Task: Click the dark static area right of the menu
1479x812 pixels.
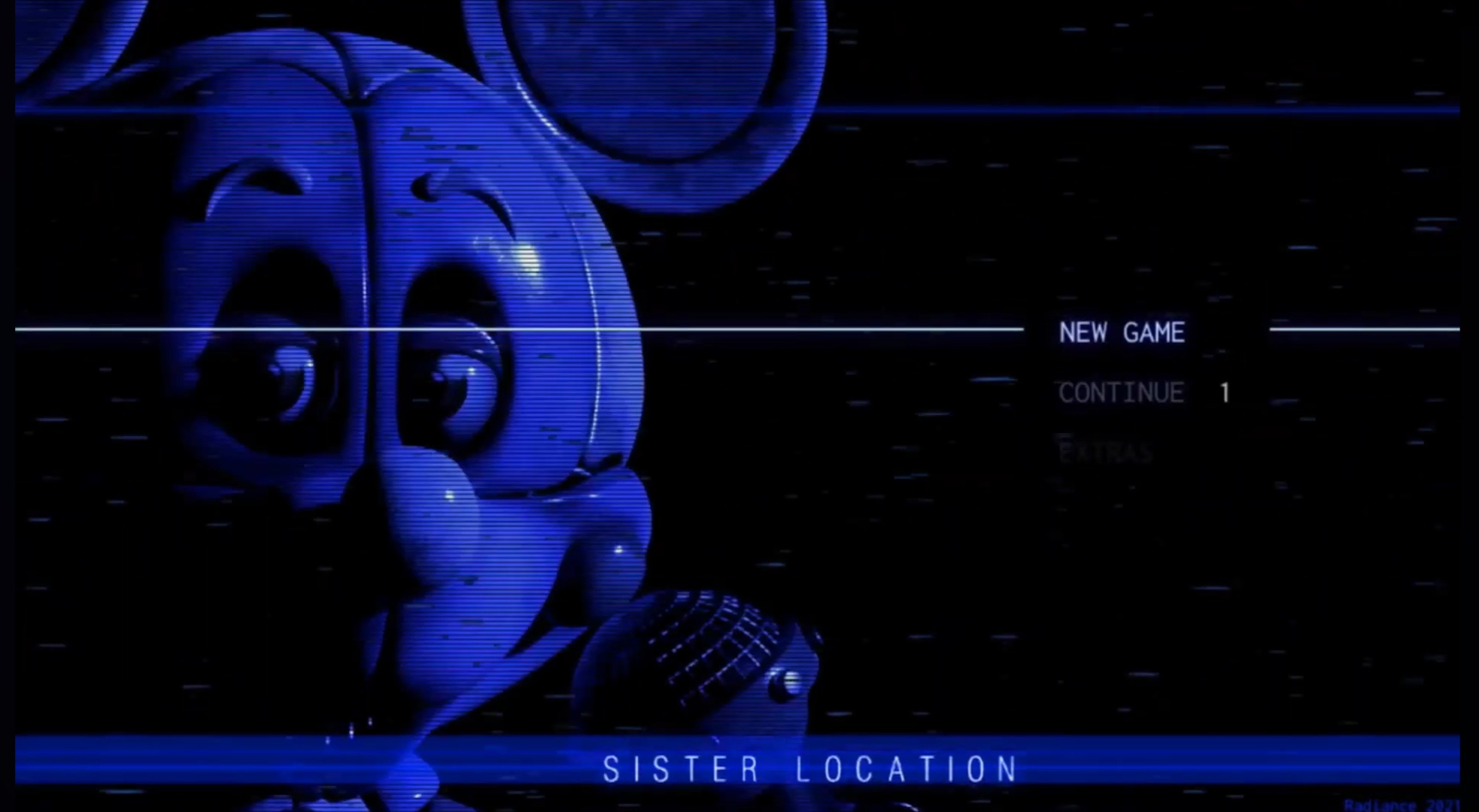Action: [x=1354, y=564]
